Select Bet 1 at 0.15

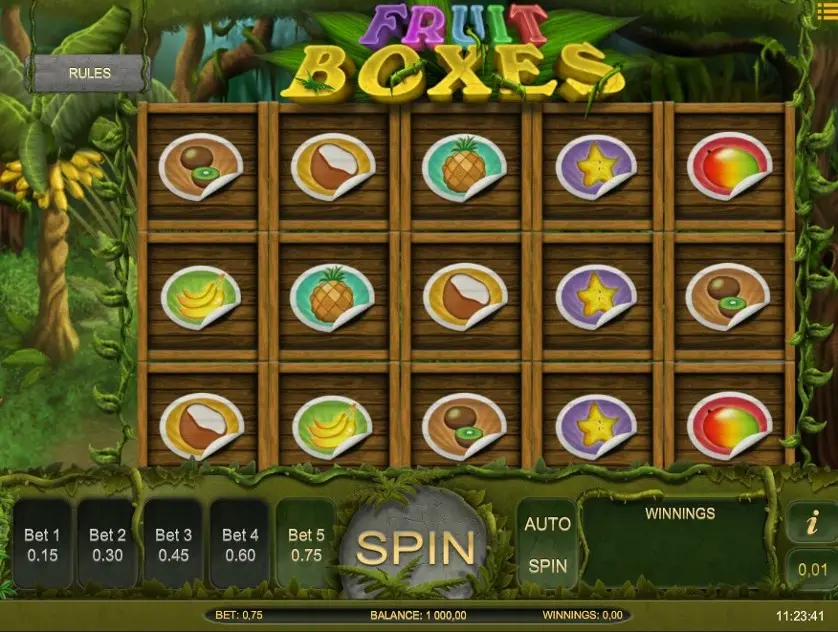pyautogui.click(x=42, y=544)
